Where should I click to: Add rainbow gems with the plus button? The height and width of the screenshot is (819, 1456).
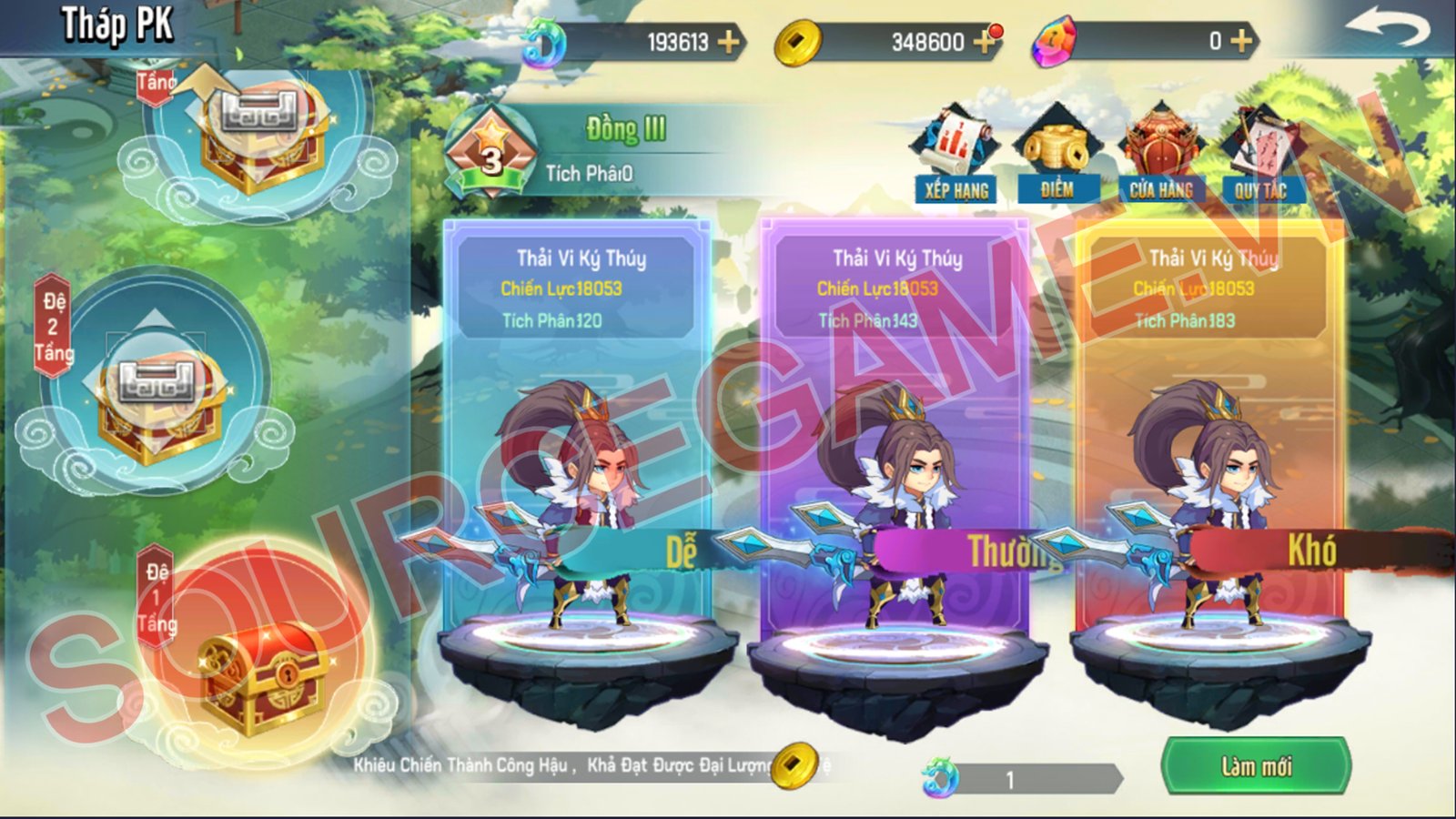(x=1241, y=41)
